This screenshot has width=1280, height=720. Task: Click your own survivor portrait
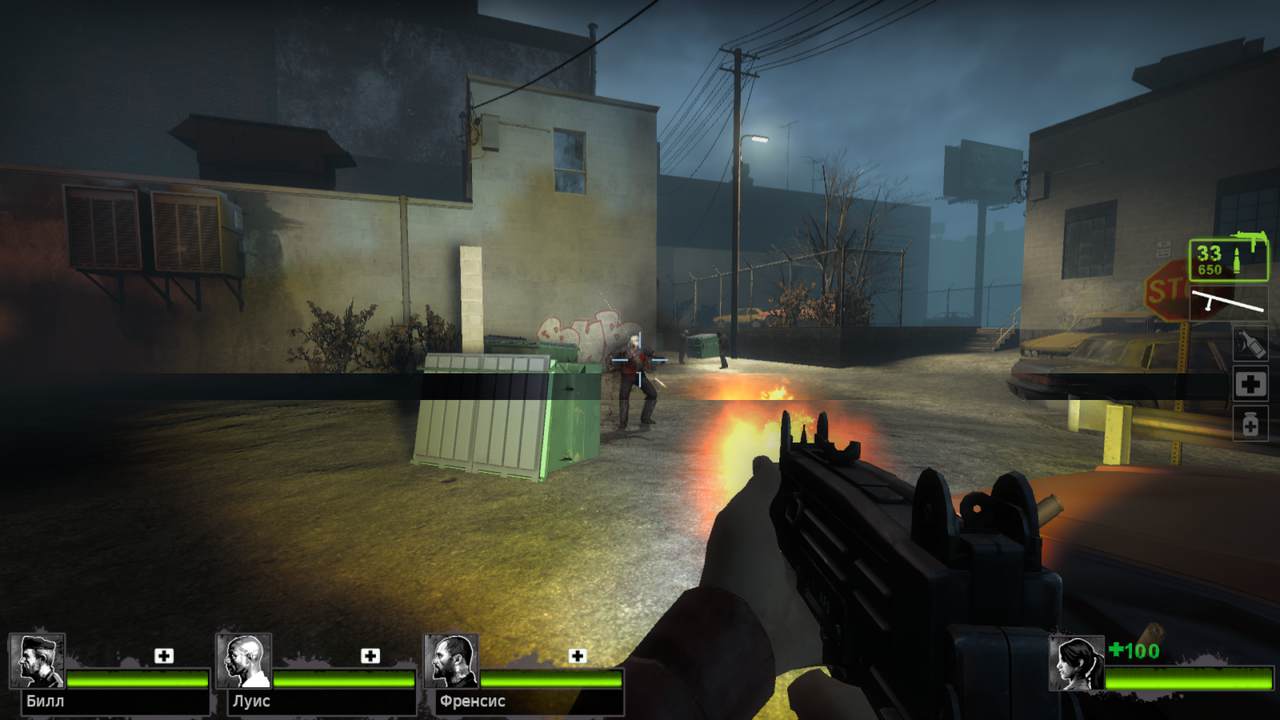click(1076, 662)
